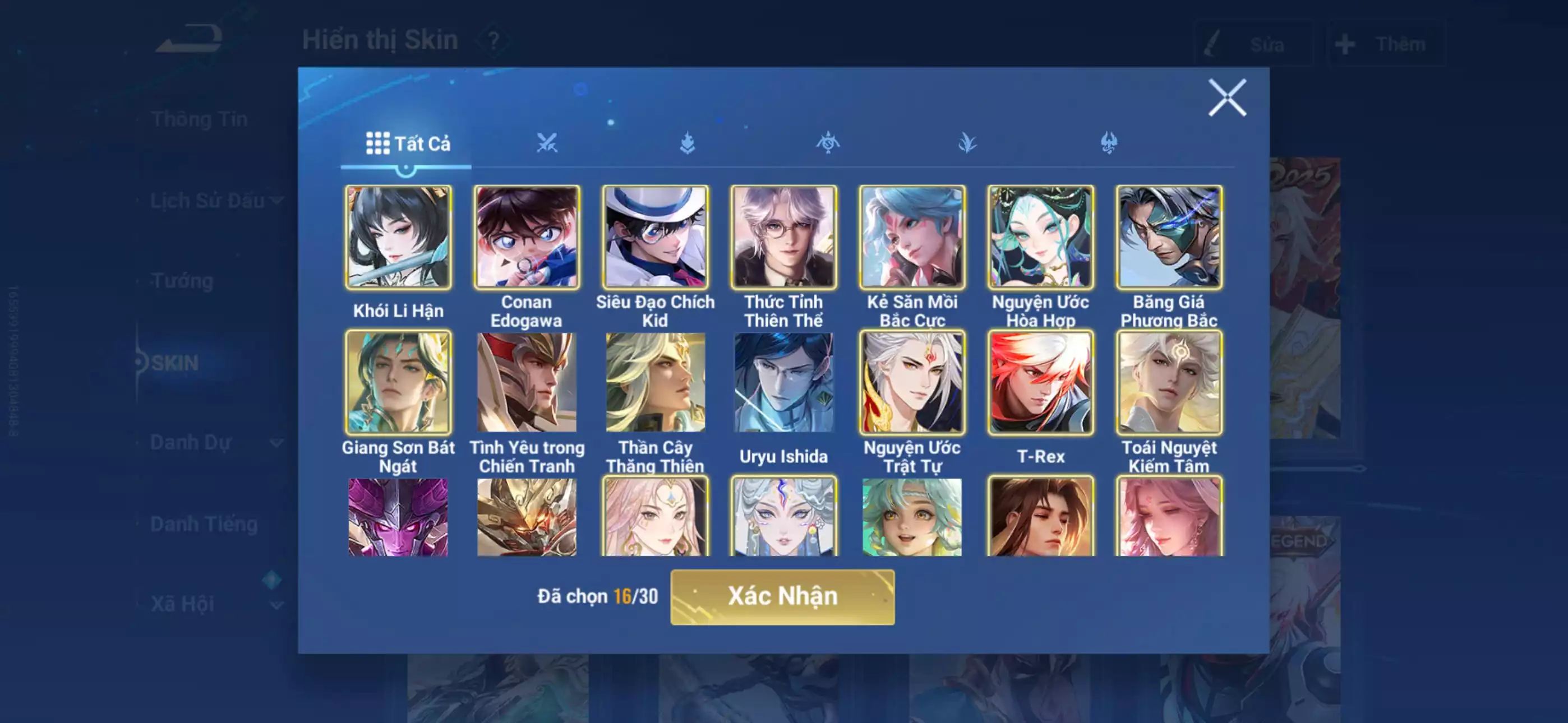This screenshot has width=1568, height=723.
Task: Deselect the T-Rex skin
Action: pyautogui.click(x=1041, y=383)
